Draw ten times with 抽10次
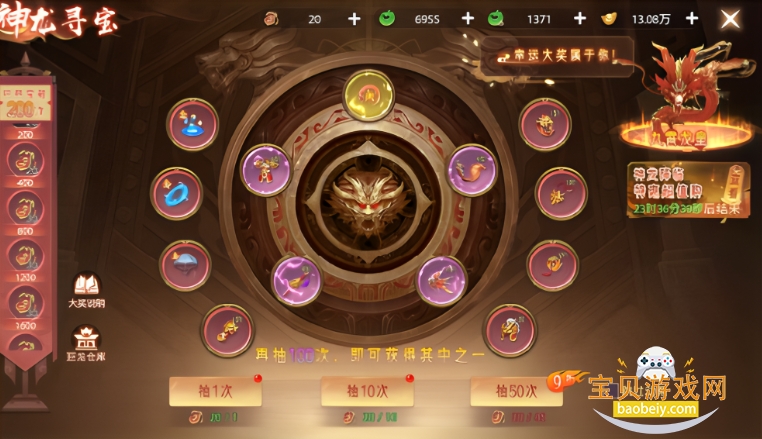762x439 pixels. coord(367,391)
